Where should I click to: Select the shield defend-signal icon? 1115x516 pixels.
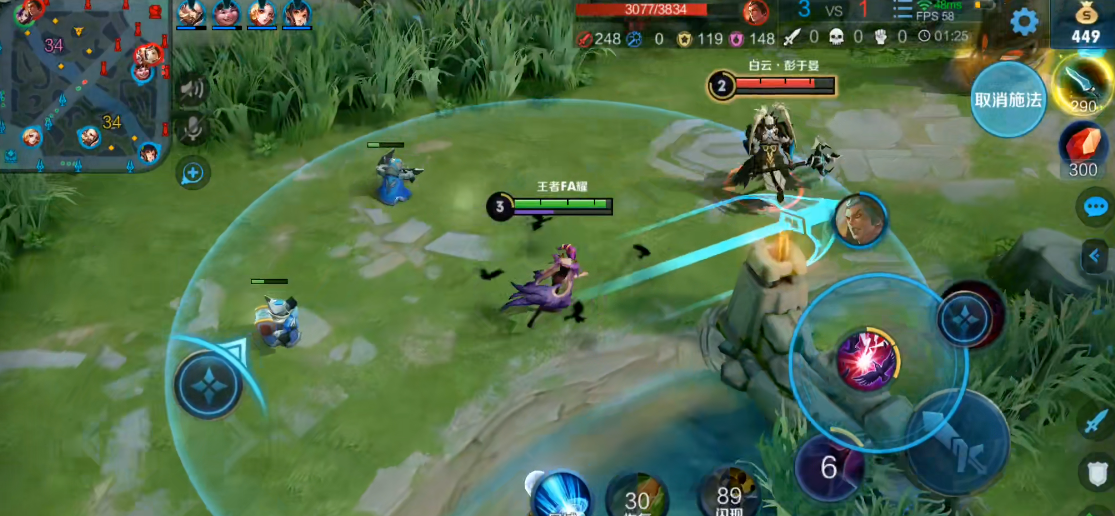click(1096, 471)
